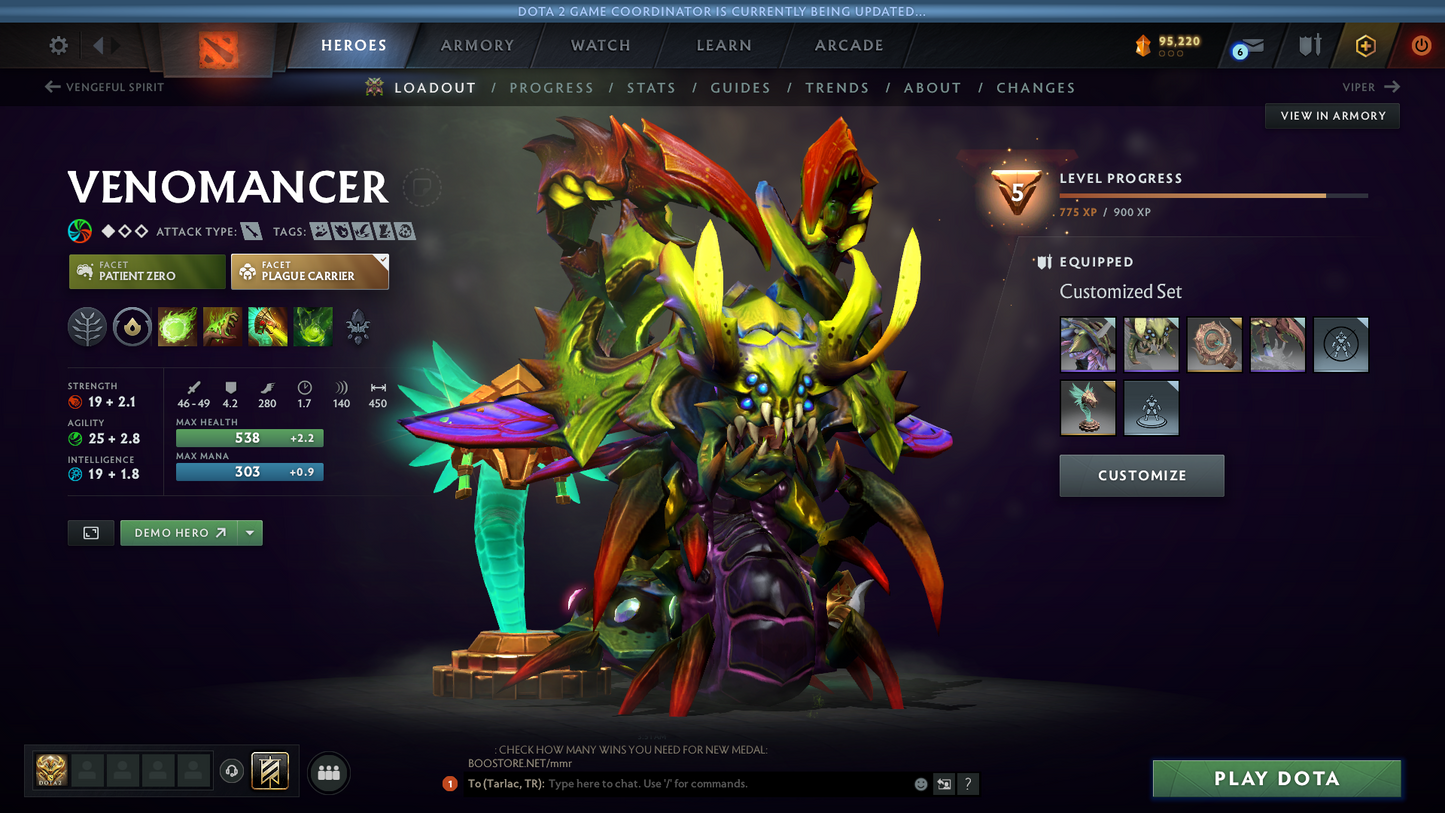The image size is (1445, 813).
Task: Select Venomancer's first spell ability icon
Action: 177,326
